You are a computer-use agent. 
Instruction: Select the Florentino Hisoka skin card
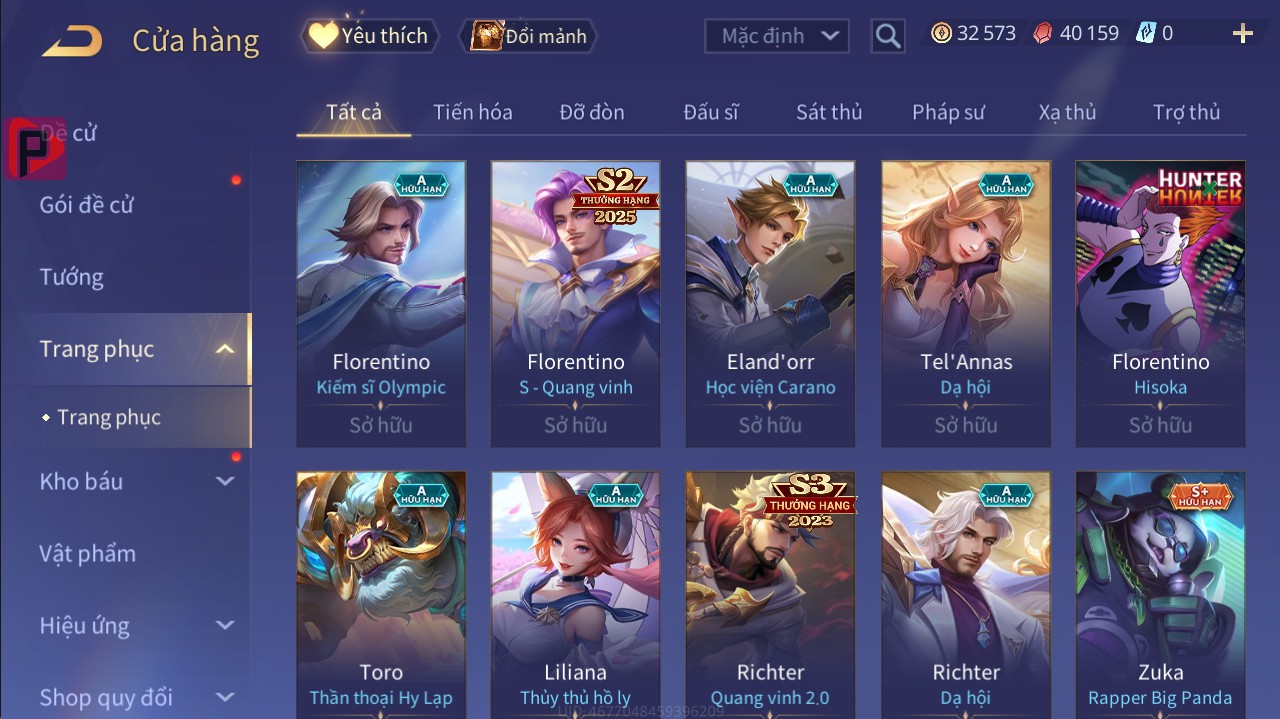pos(1160,303)
